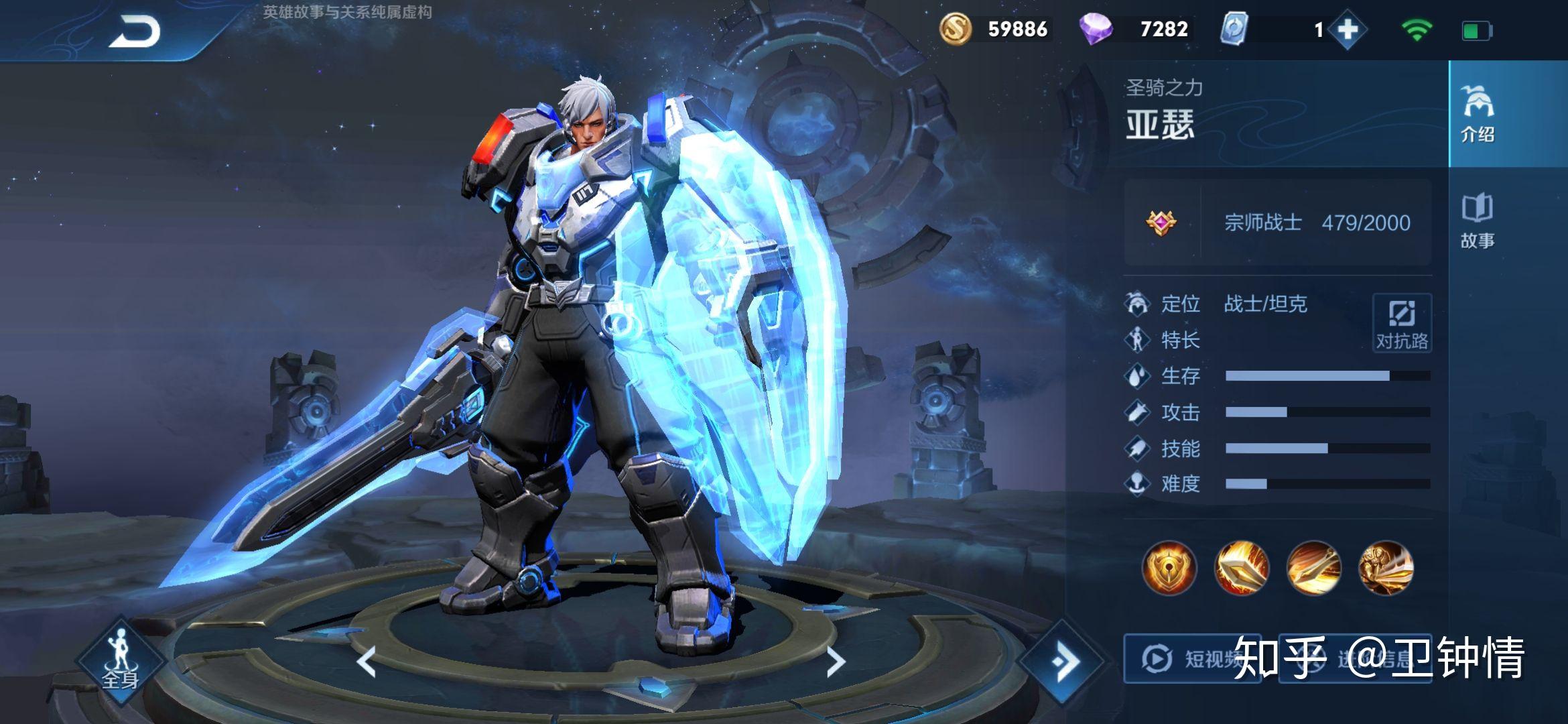Add more tickets with the plus button
1568x724 pixels.
point(1347,30)
